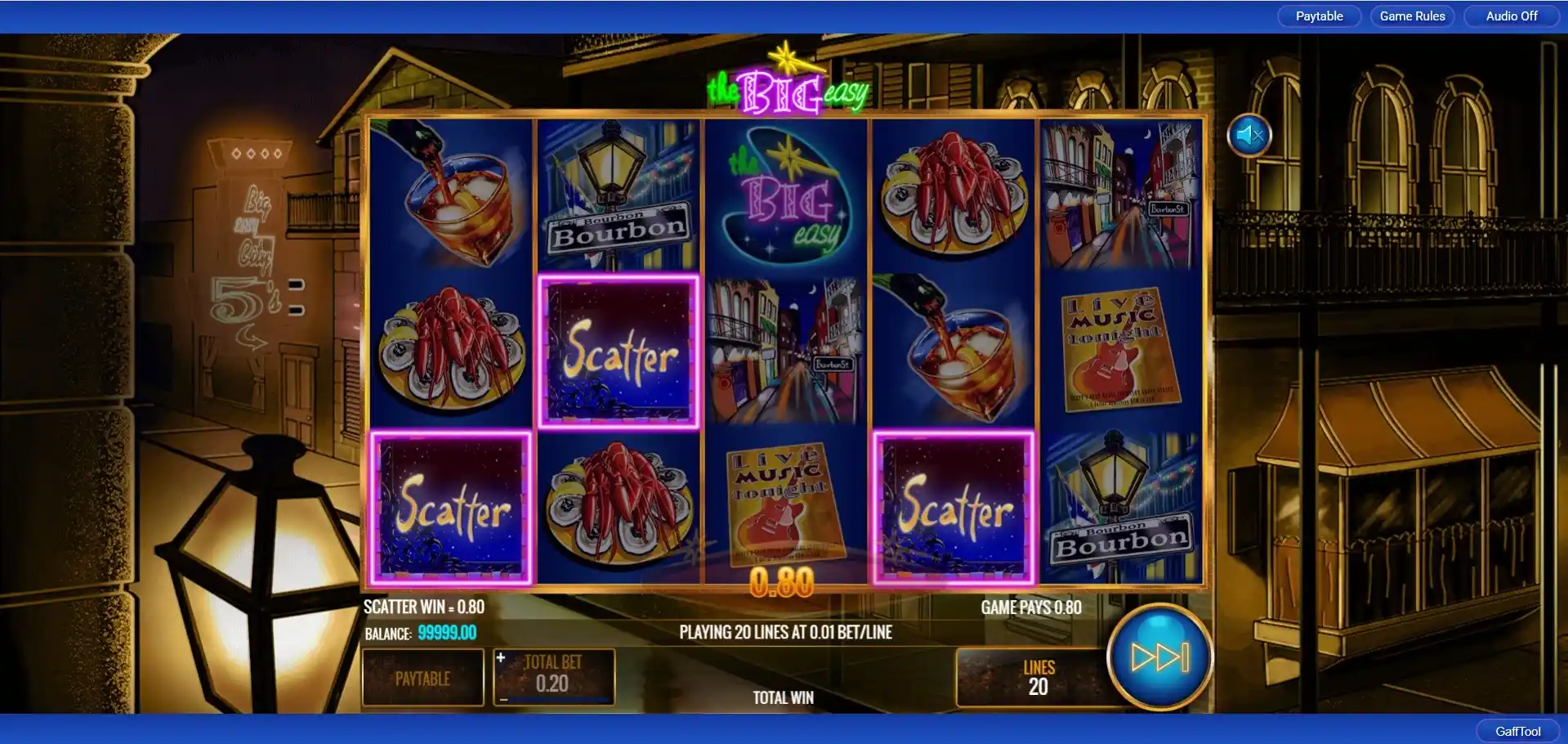Select the LINES 20 button
Viewport: 1568px width, 744px height.
[1038, 677]
